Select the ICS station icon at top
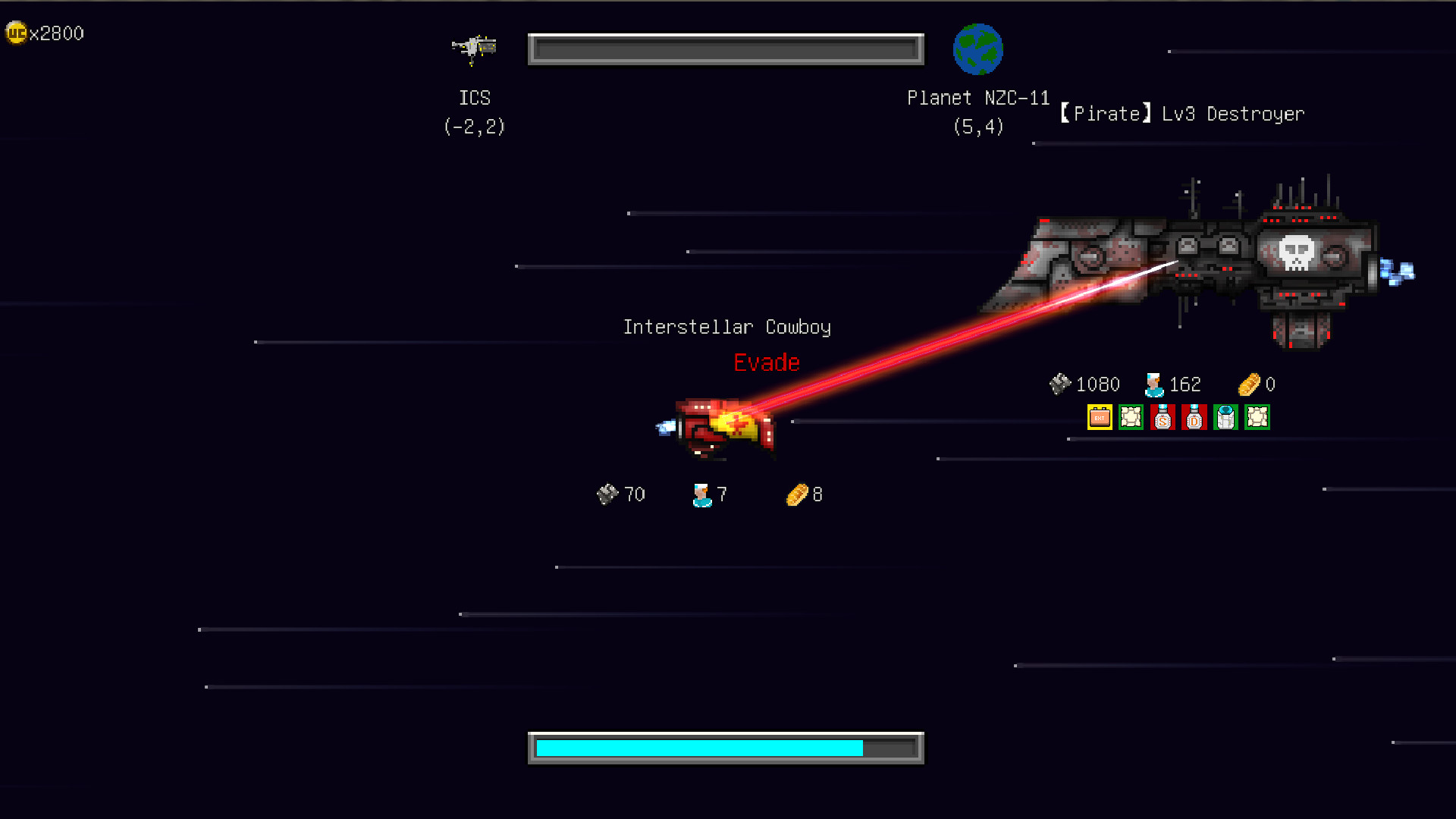 474,48
